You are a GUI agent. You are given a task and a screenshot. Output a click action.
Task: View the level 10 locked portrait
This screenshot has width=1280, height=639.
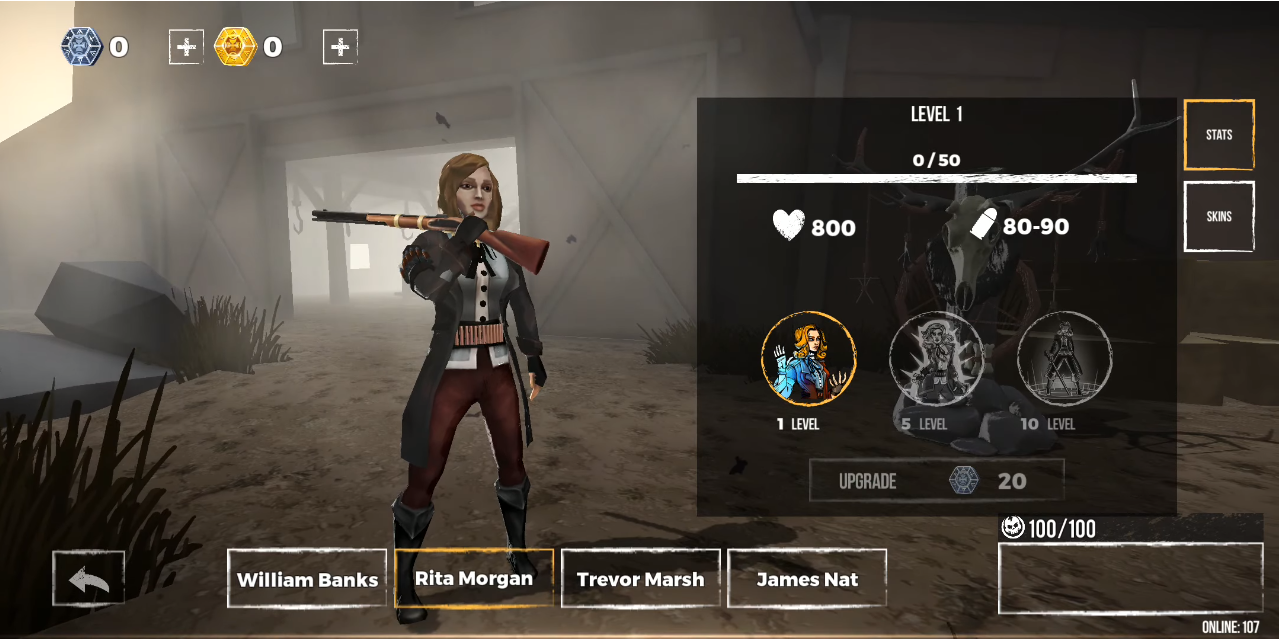tap(1064, 359)
